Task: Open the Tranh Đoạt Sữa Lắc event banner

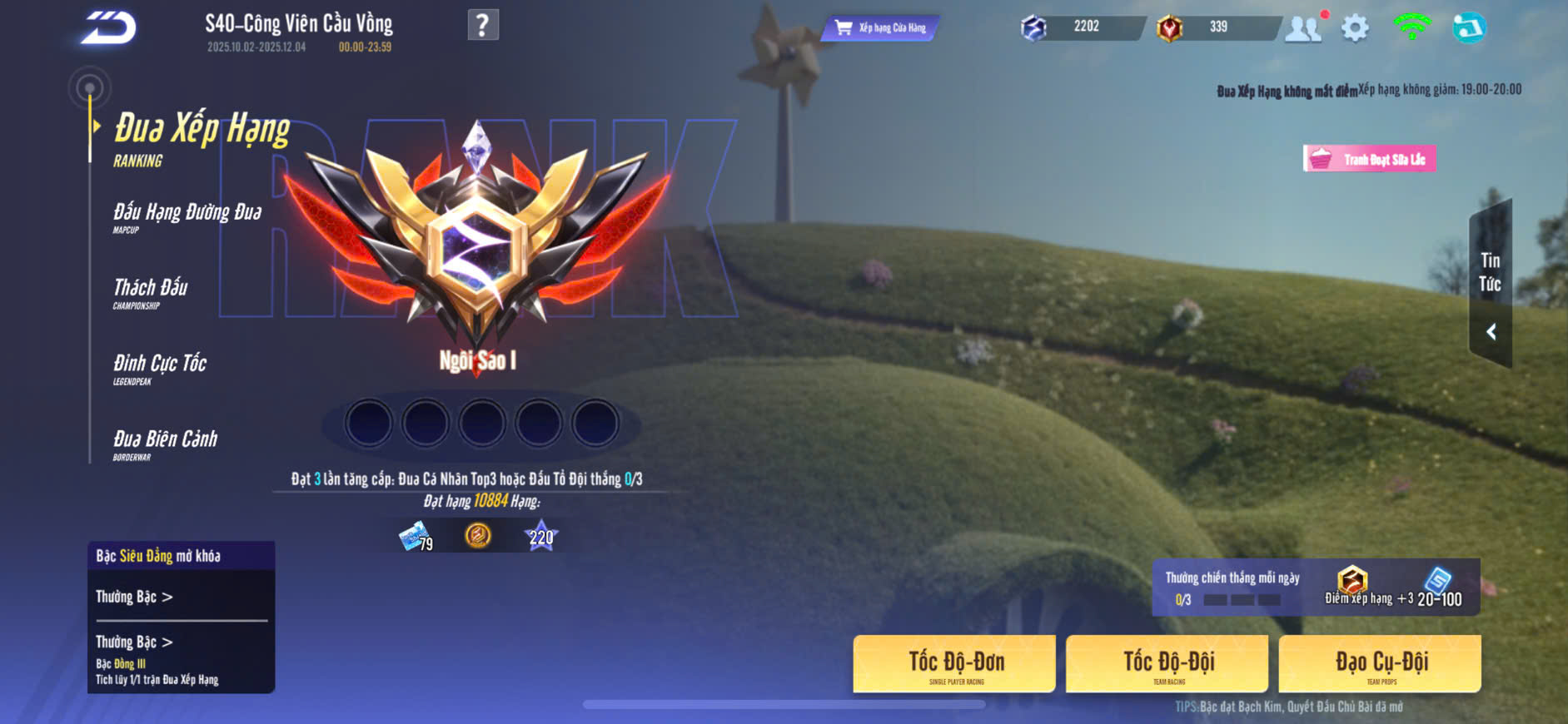Action: [x=1370, y=159]
